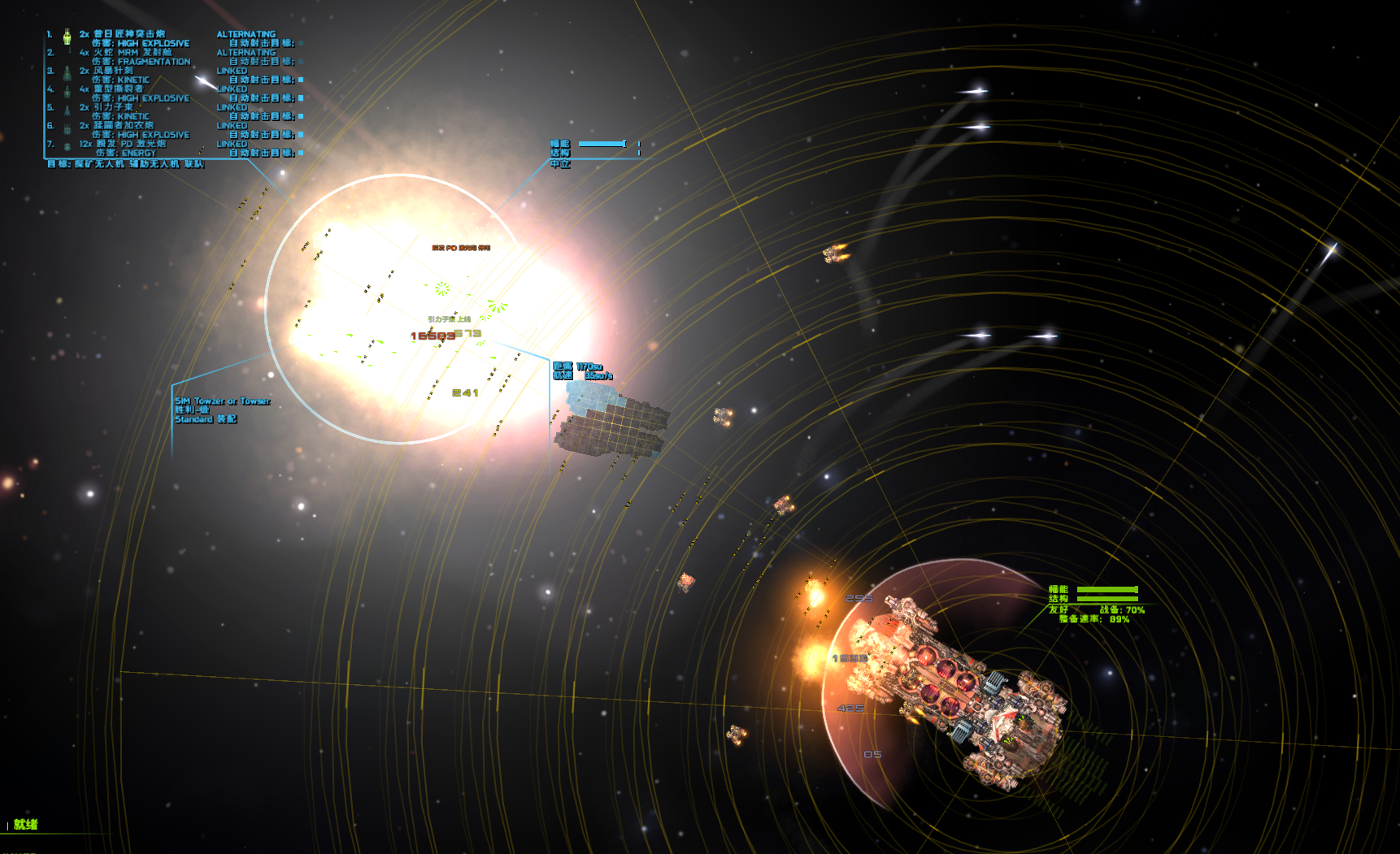The width and height of the screenshot is (1400, 854).
Task: Choose weapon group 3 Storm Needler
Action: pos(112,71)
